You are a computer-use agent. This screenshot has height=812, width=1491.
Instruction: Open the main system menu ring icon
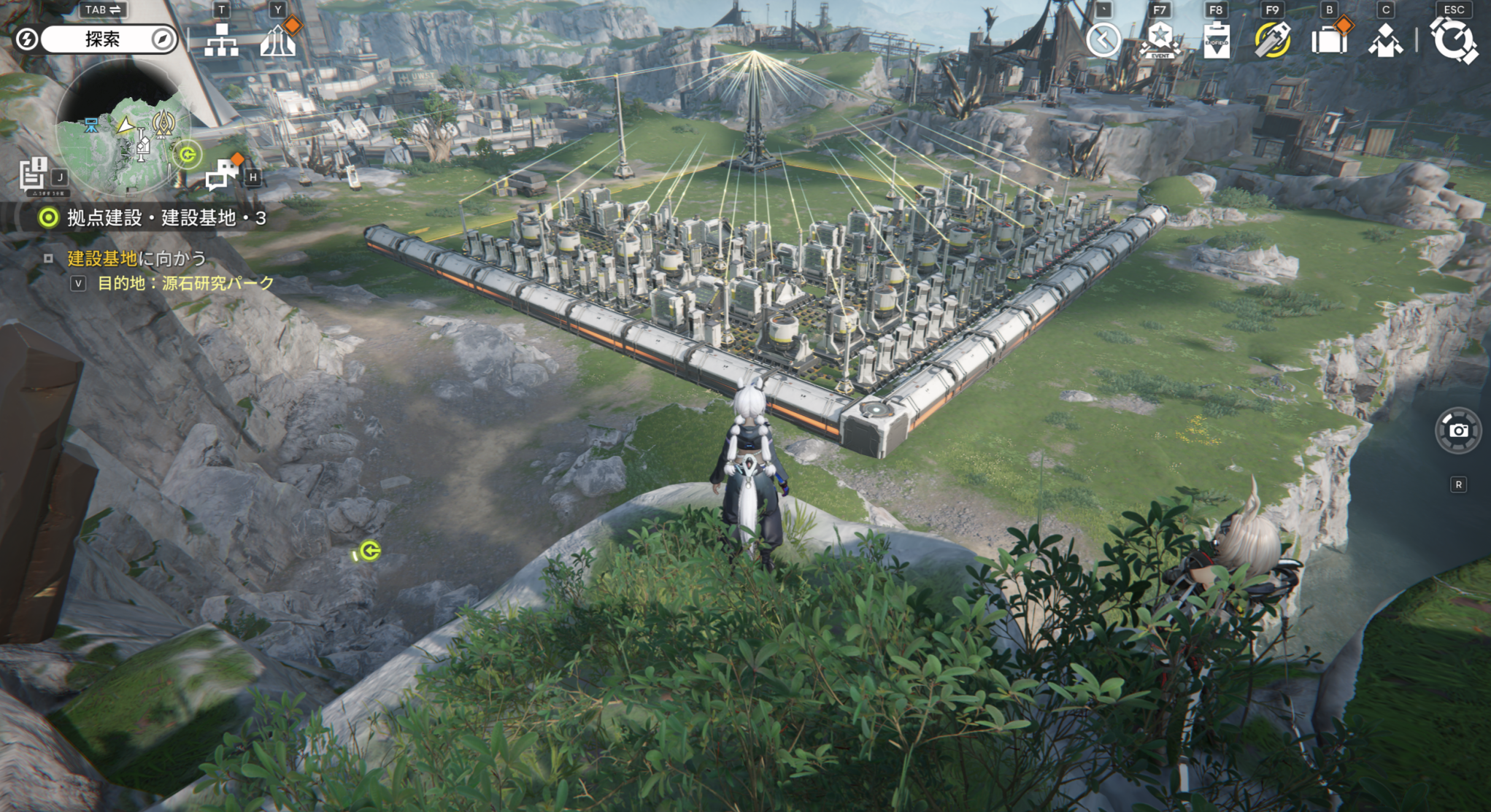click(x=1453, y=39)
